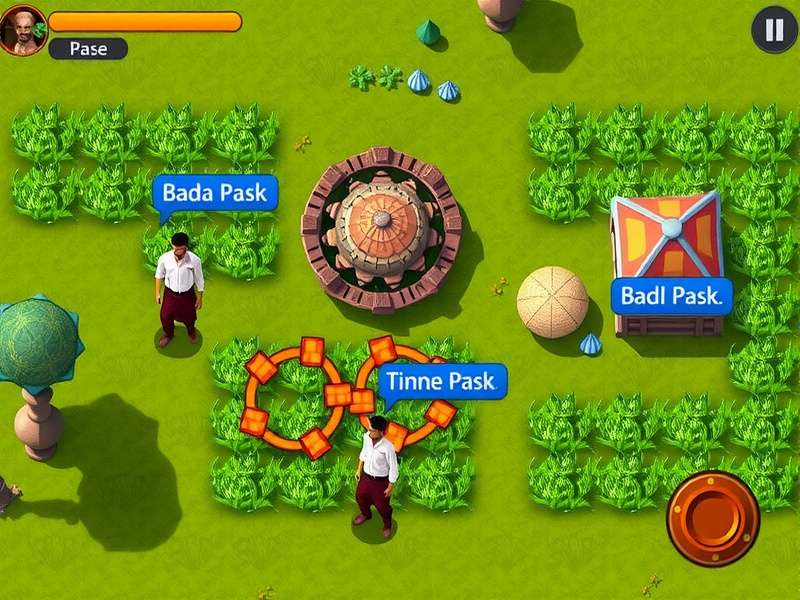
Task: Select the Badl Pask label
Action: tap(670, 296)
